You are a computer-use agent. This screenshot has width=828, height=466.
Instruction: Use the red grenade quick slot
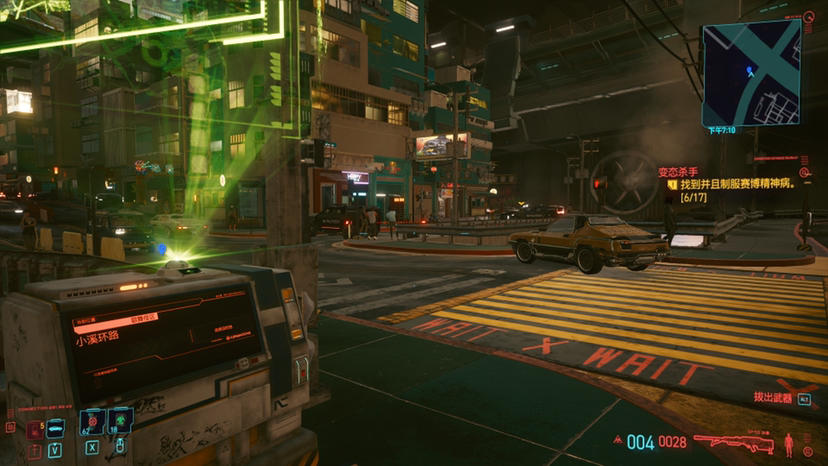click(92, 423)
